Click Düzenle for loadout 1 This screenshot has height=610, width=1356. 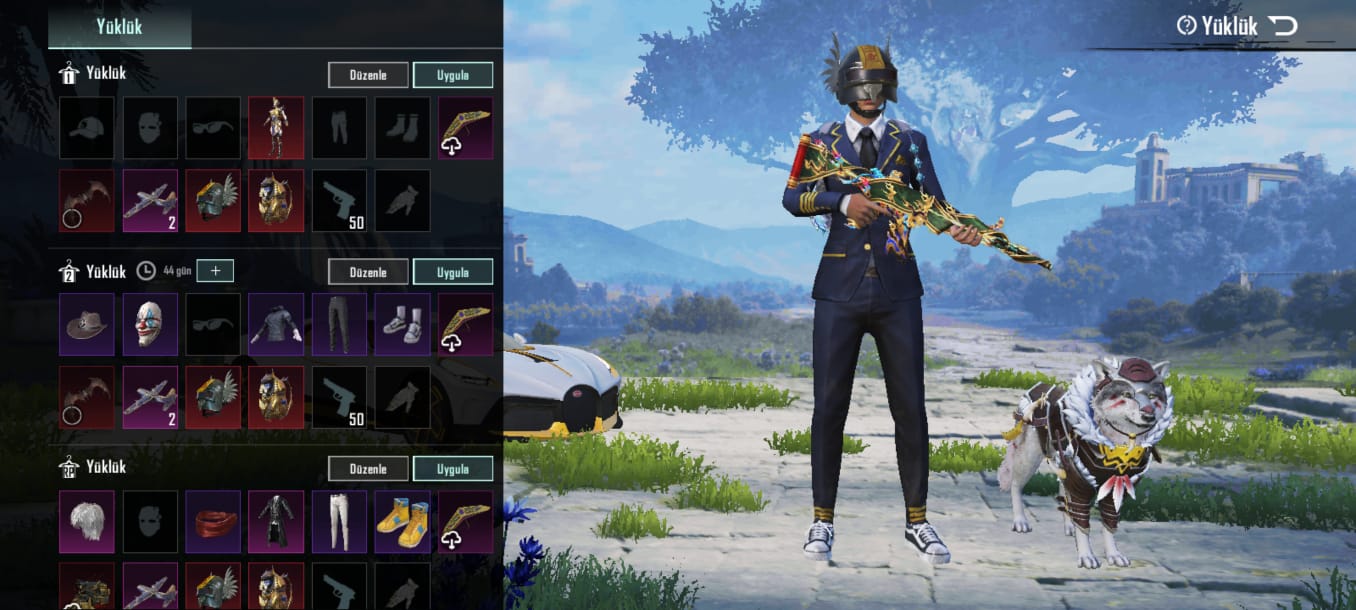[x=368, y=75]
